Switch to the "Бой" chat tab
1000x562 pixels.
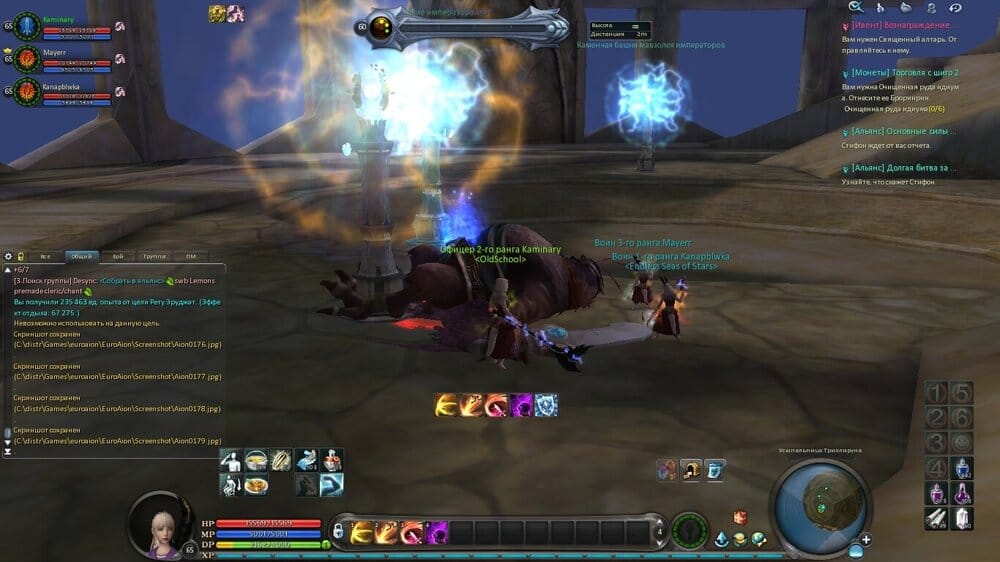click(118, 256)
